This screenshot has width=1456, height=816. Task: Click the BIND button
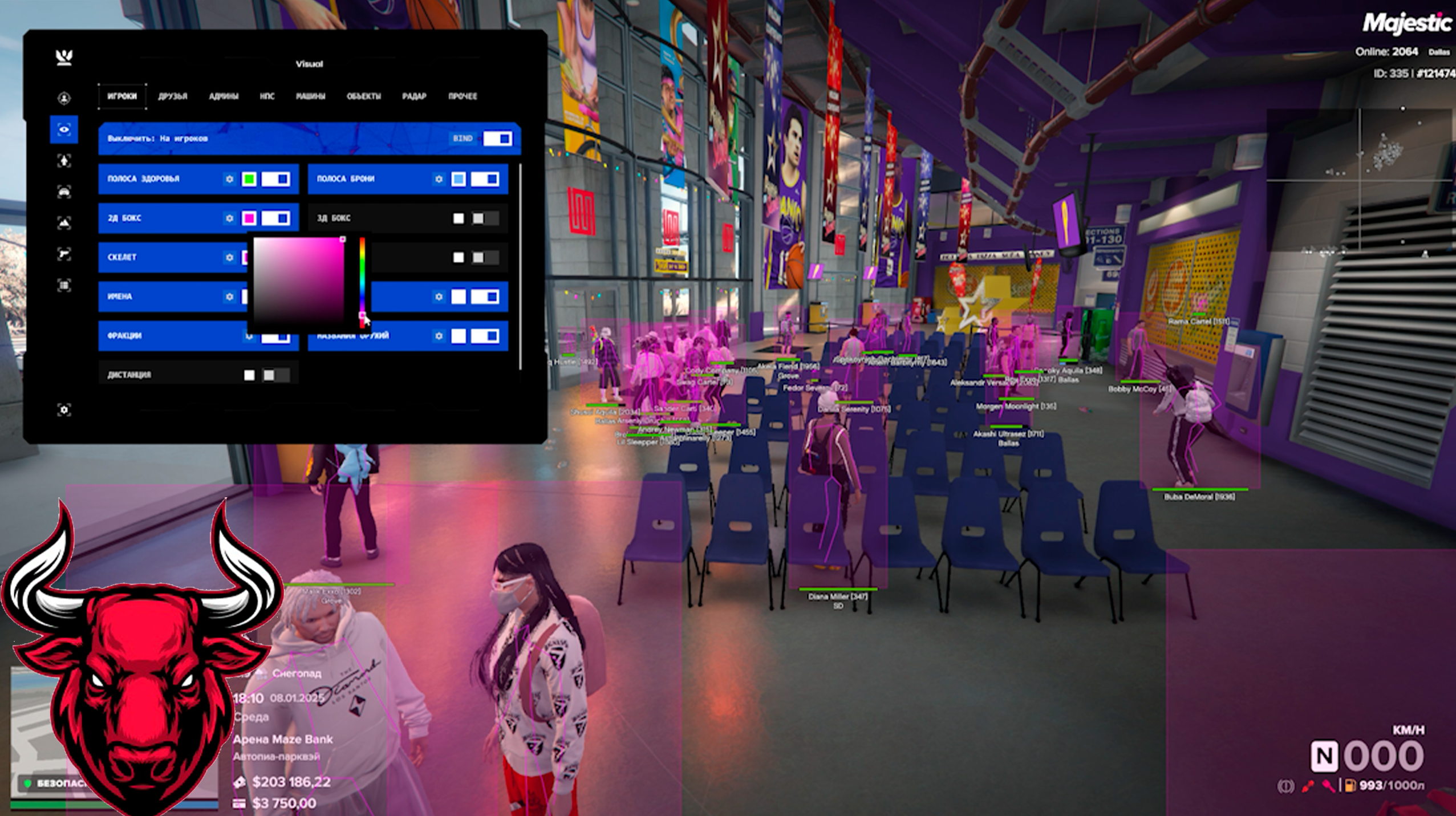(x=463, y=139)
